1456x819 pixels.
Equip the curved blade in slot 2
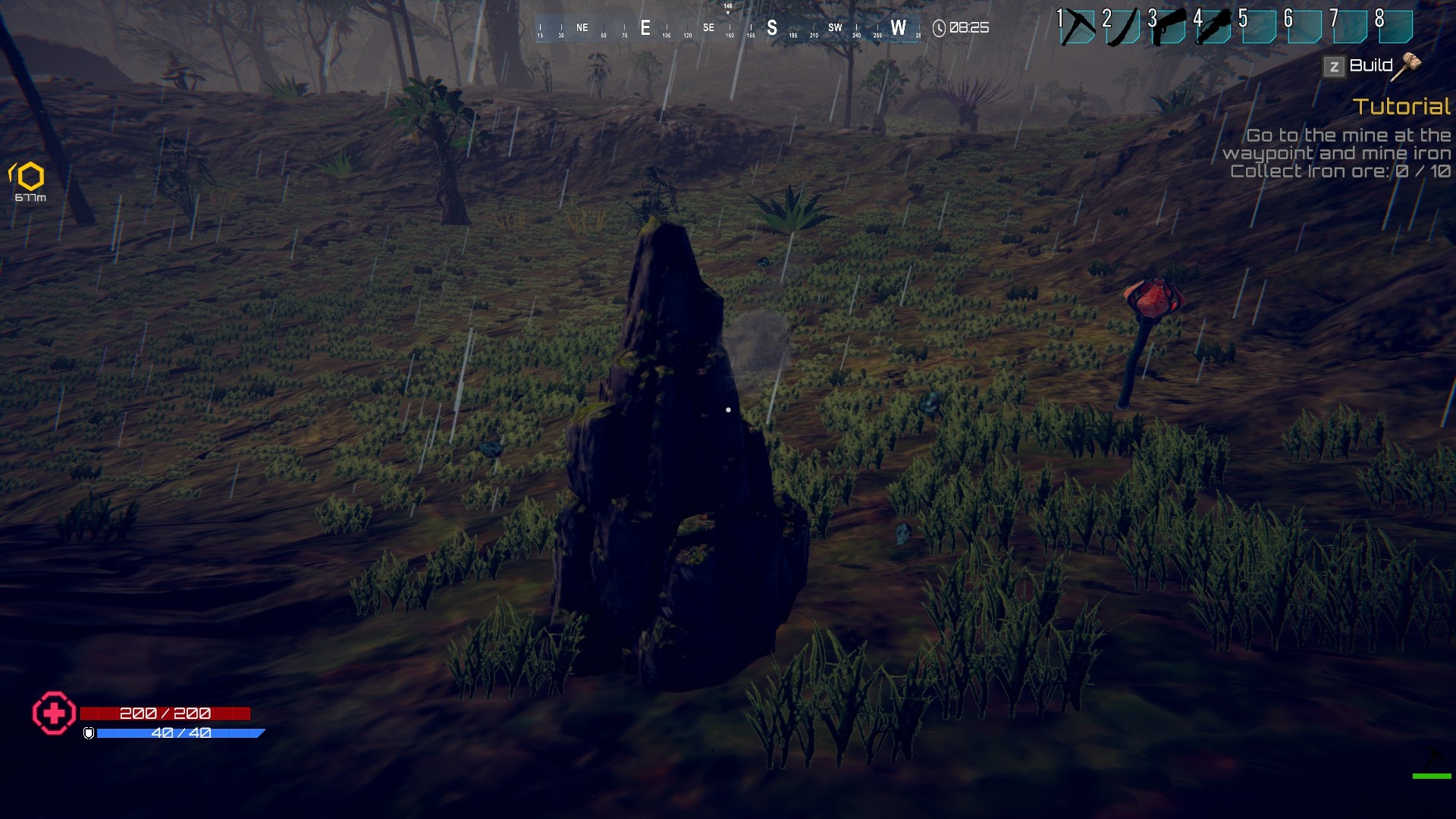point(1124,28)
